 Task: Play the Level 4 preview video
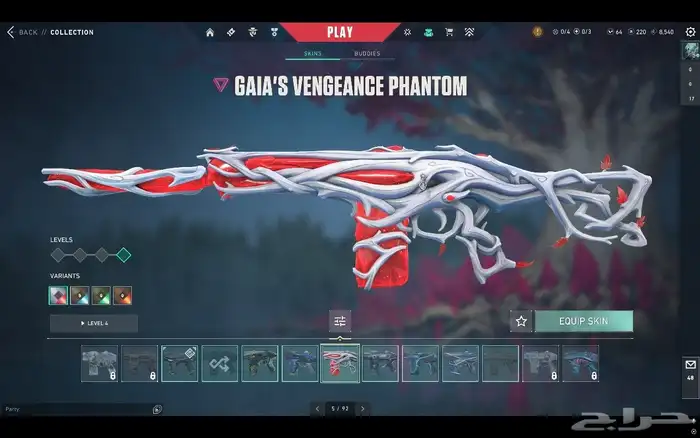(x=93, y=323)
